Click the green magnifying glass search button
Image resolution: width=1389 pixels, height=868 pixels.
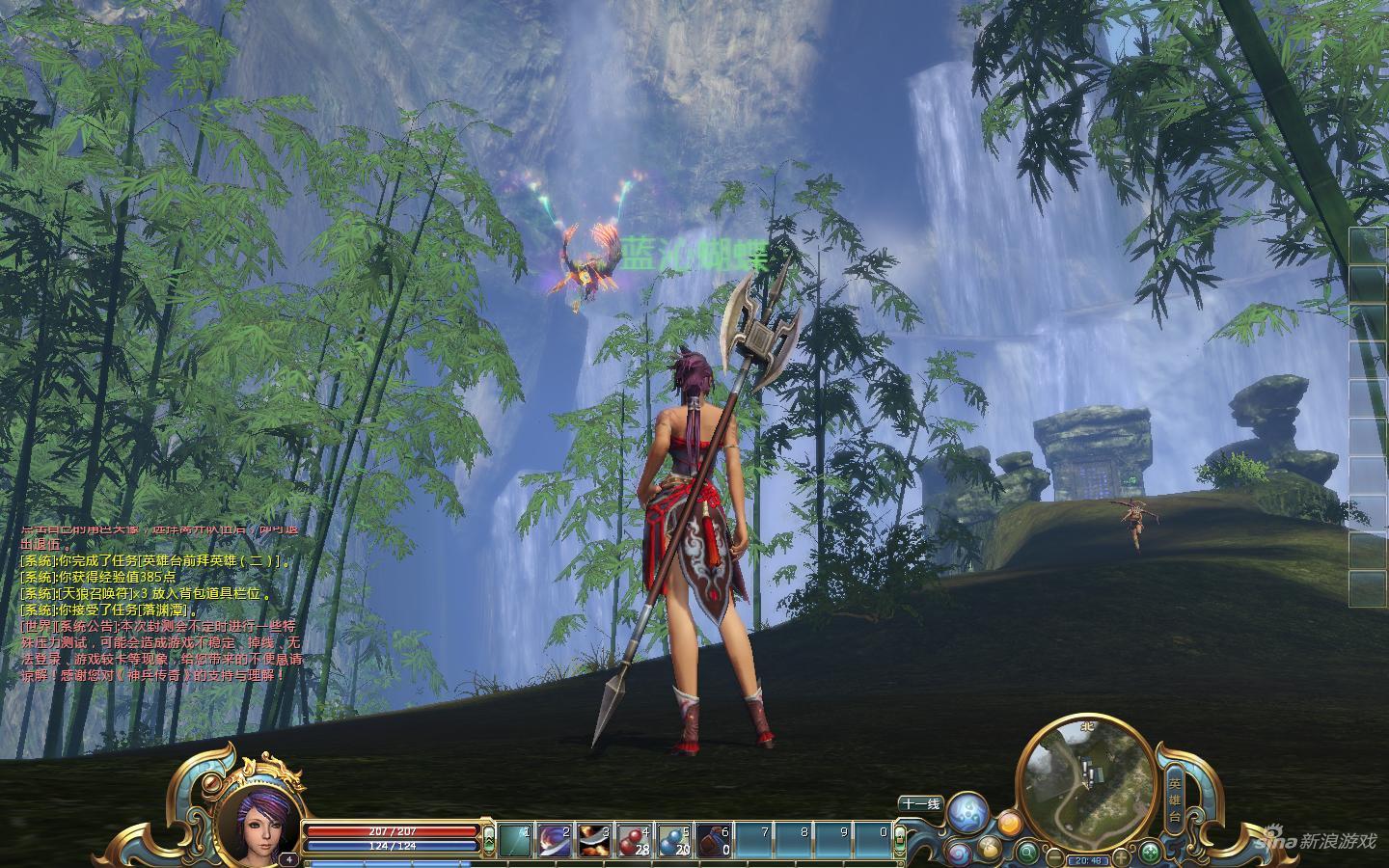pos(1028,853)
